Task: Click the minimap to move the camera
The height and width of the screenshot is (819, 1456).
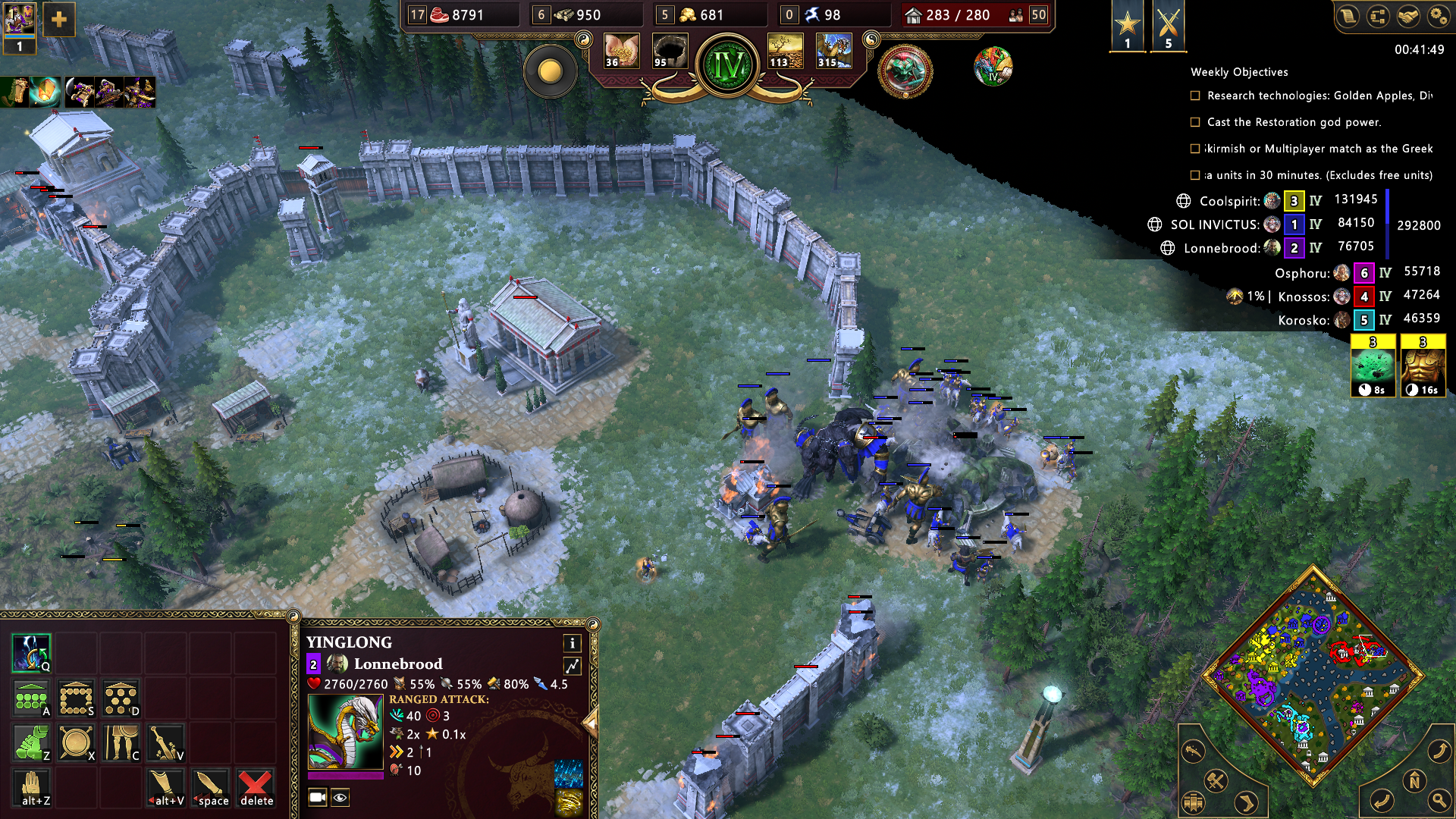Action: (1313, 675)
